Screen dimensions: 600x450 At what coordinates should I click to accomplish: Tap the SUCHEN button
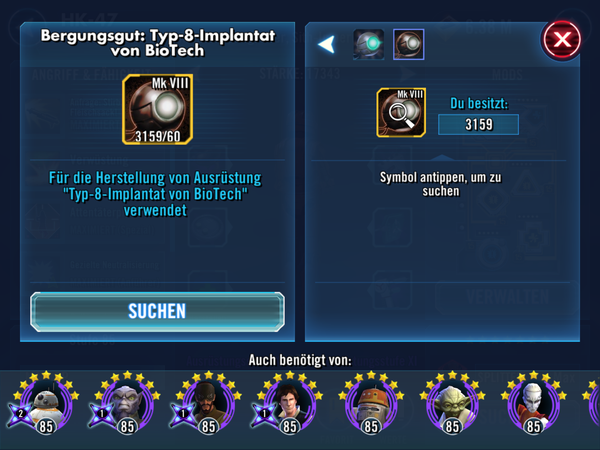pos(157,311)
